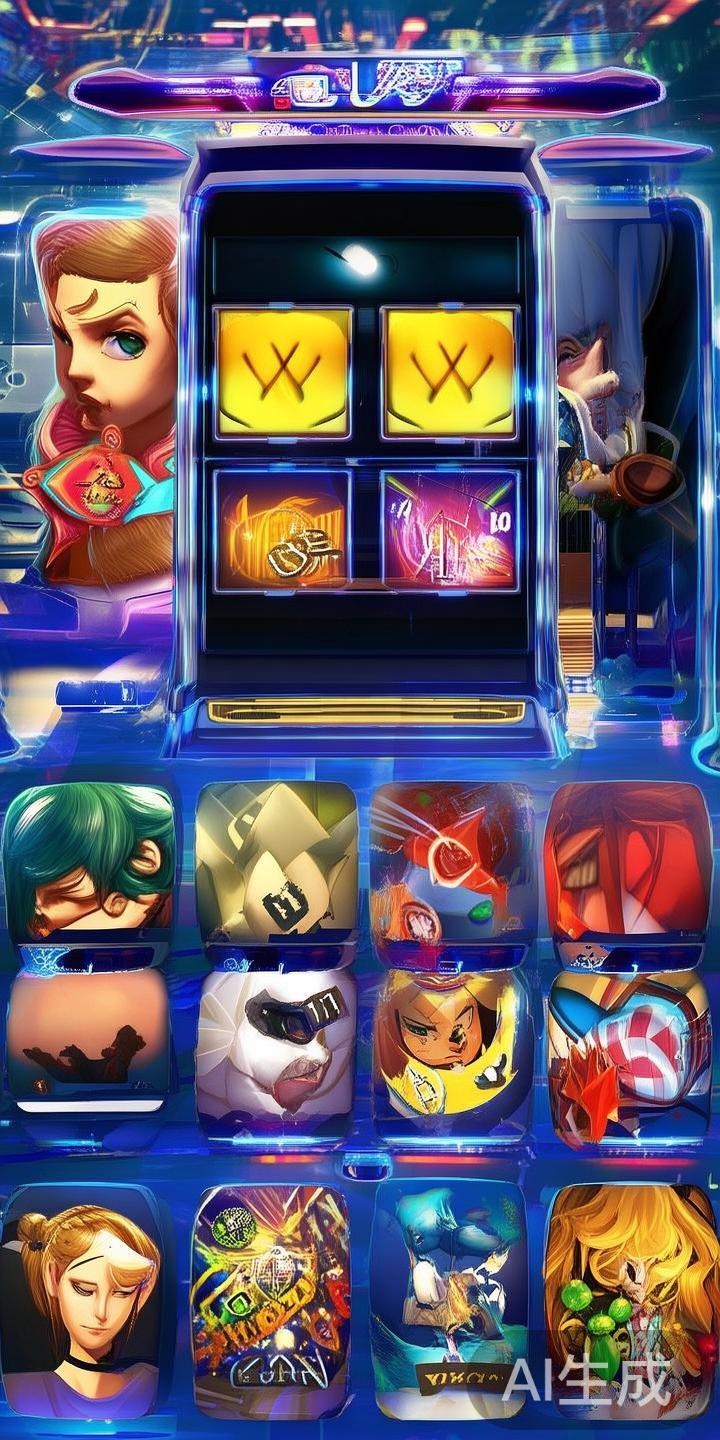Select the sunset silhouette tile
Screen dimensions: 720x1440
click(88, 1040)
